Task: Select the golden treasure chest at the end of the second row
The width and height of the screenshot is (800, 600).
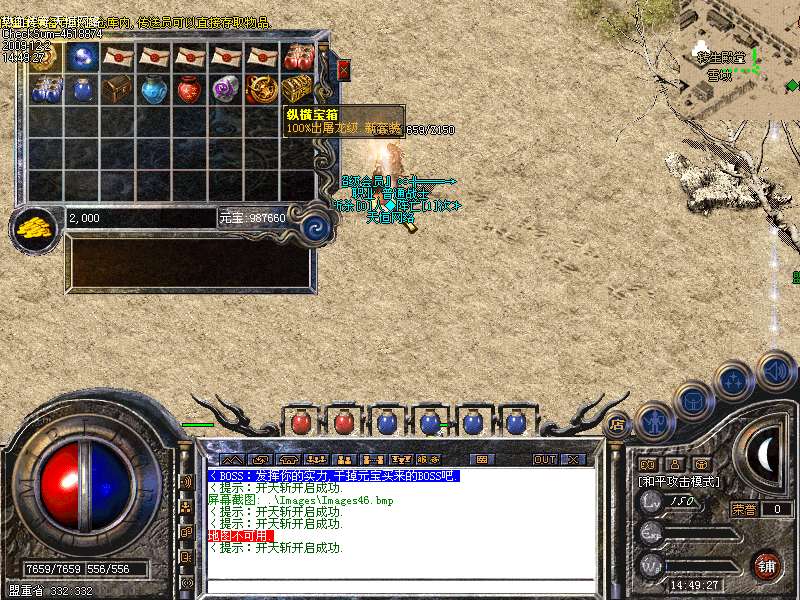Action: [x=297, y=89]
